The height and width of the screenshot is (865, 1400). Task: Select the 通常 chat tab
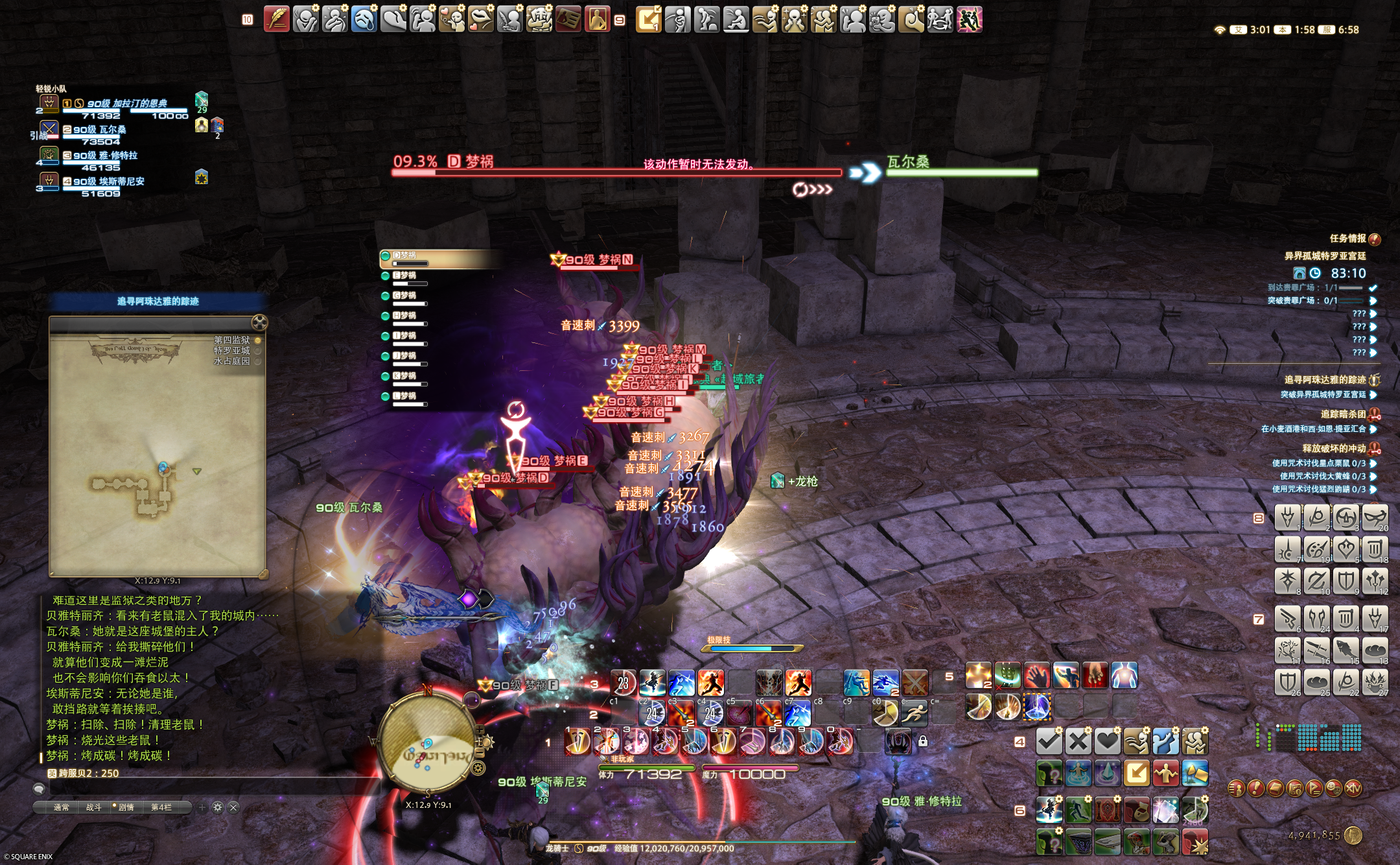coord(61,807)
